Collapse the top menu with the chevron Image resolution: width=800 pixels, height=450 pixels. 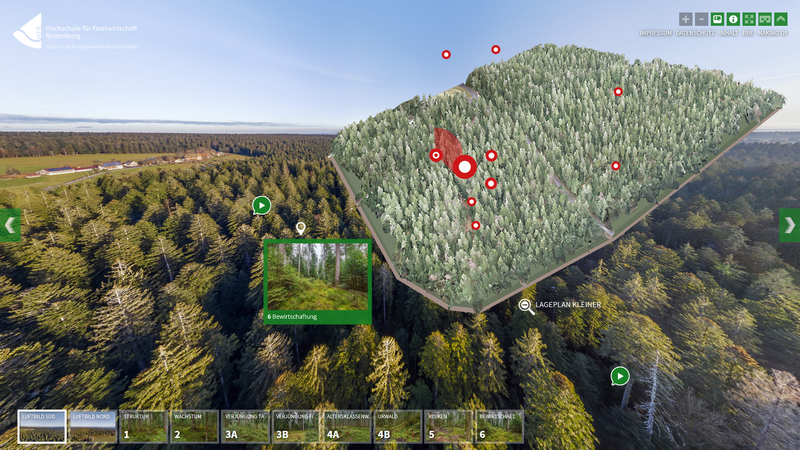pyautogui.click(x=781, y=19)
